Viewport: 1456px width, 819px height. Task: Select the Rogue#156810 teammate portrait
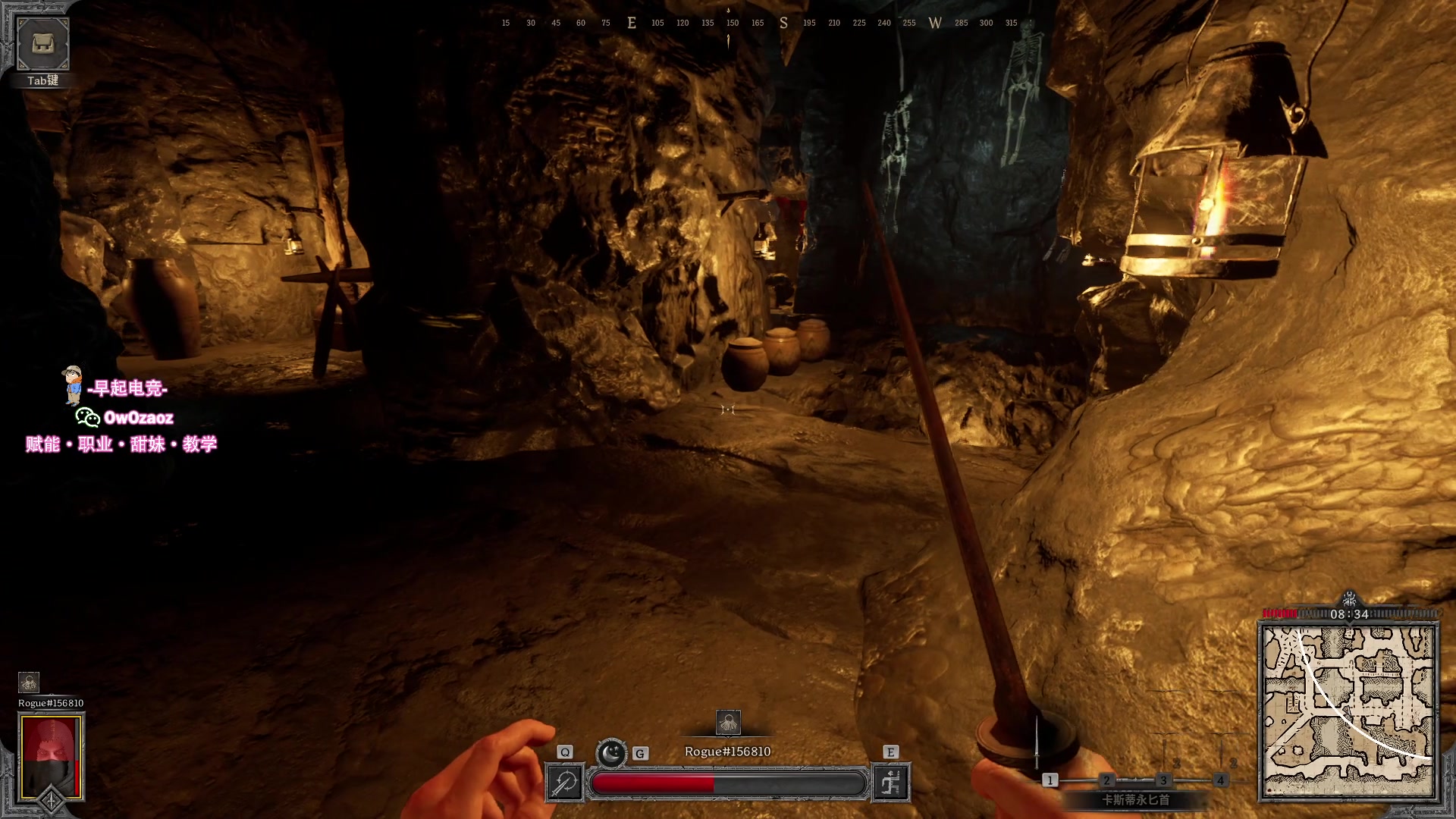[51, 756]
